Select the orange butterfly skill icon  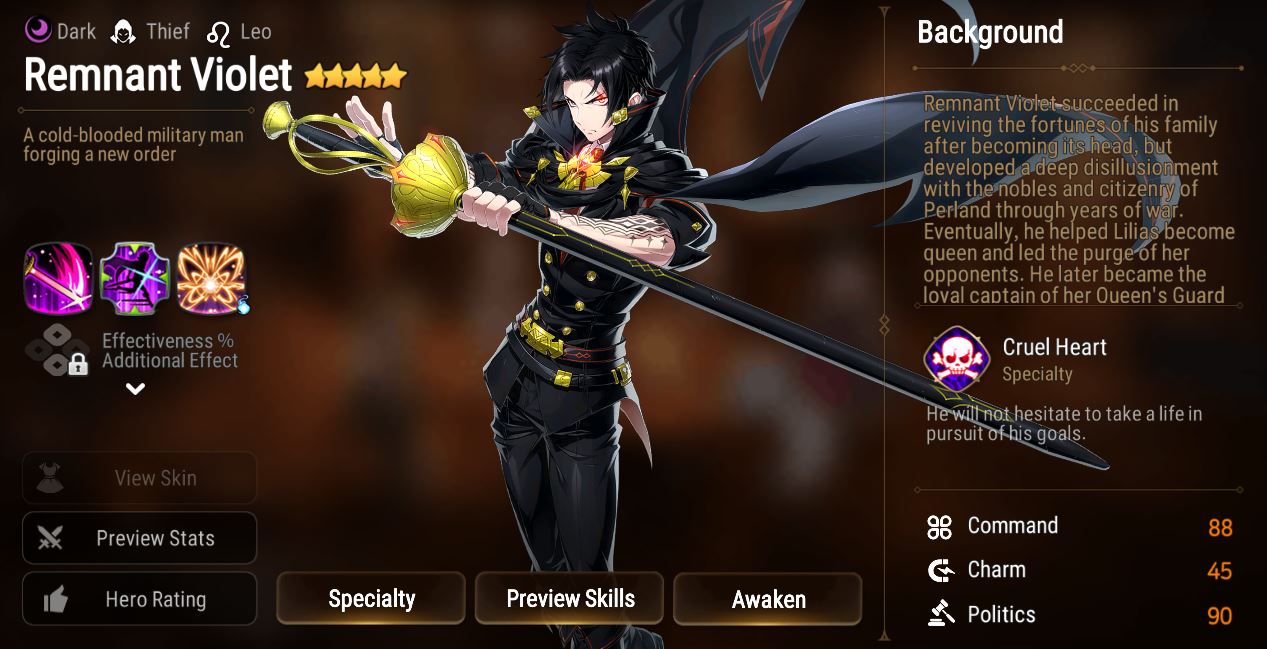coord(210,277)
